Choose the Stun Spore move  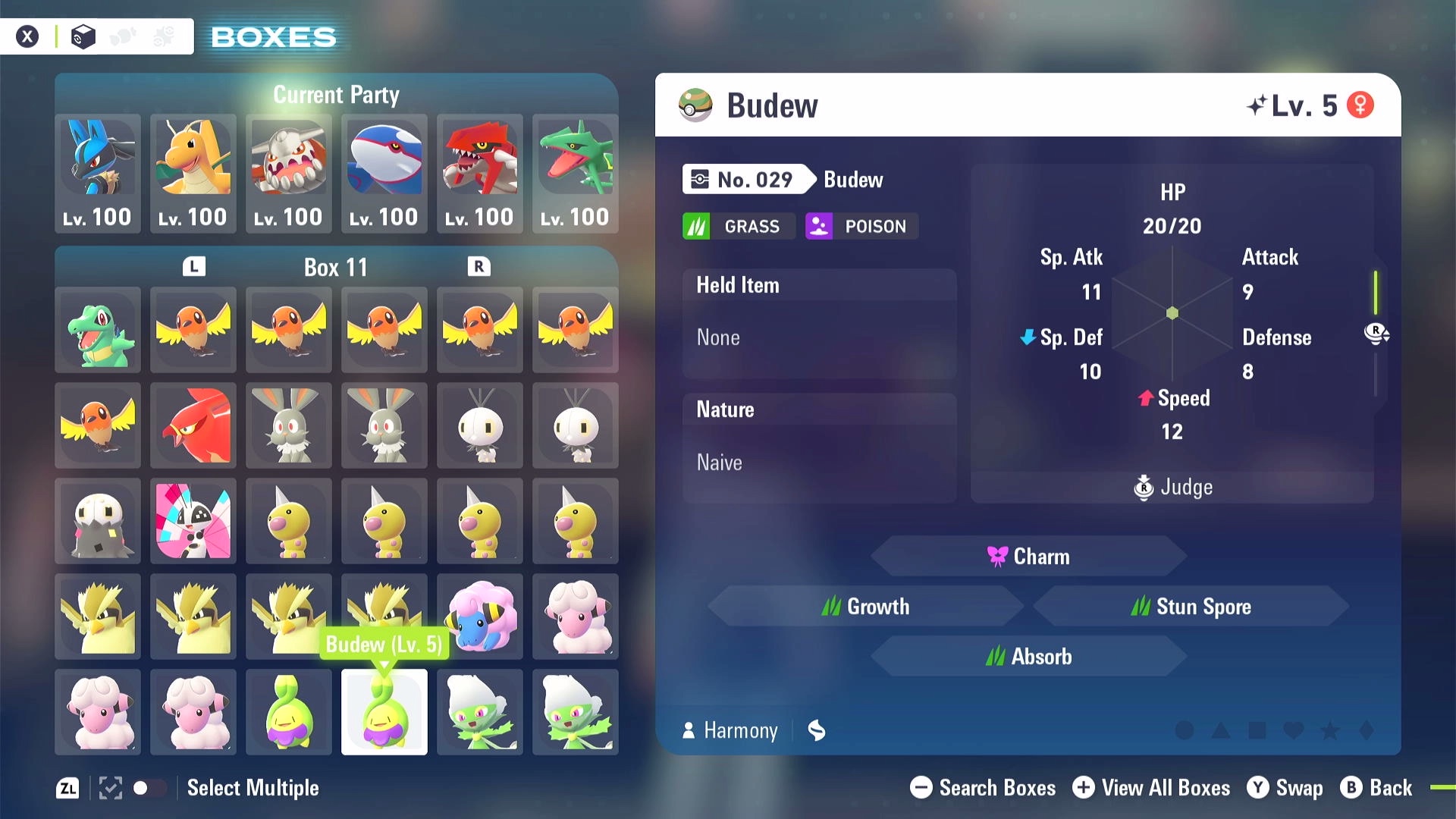(1191, 607)
